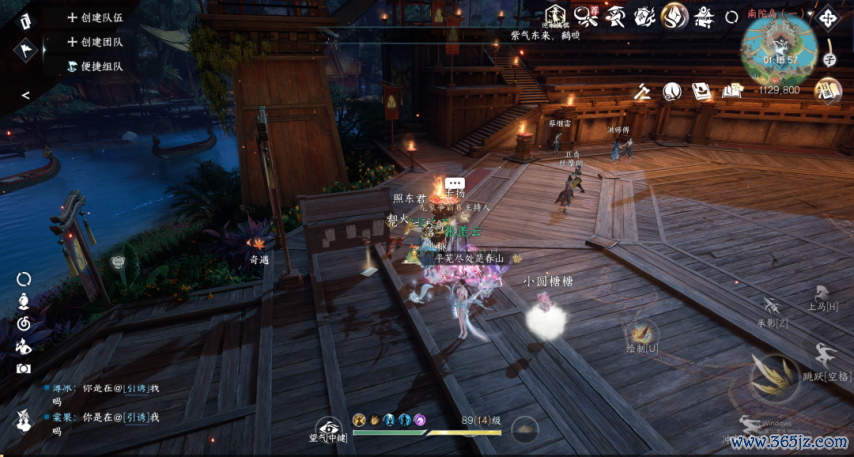Image resolution: width=854 pixels, height=457 pixels.
Task: Open 便捷组队 quick team matching
Action: pyautogui.click(x=96, y=66)
